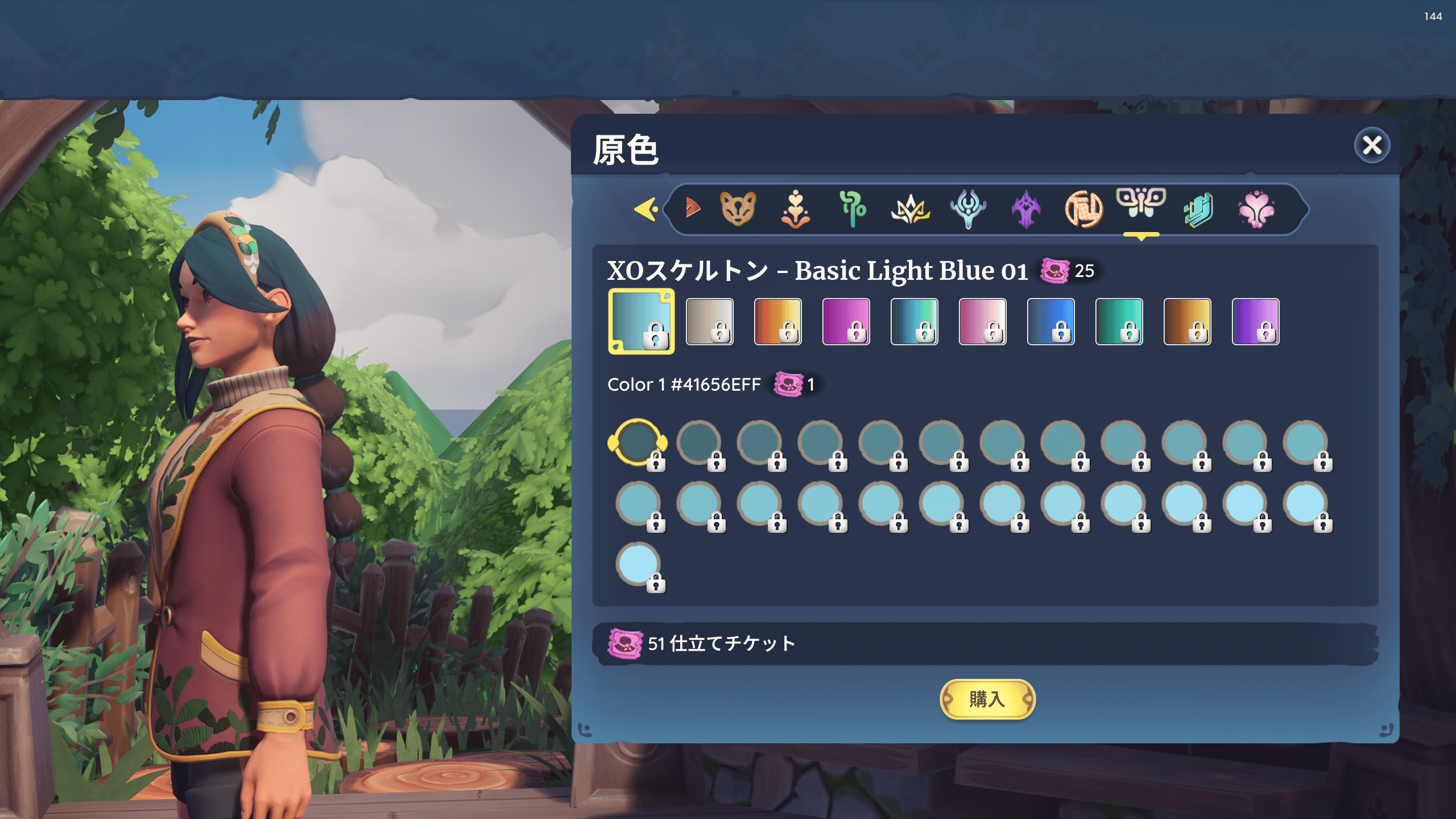Select the purple crystal emblem tab
Viewport: 1456px width, 819px height.
coord(1026,209)
